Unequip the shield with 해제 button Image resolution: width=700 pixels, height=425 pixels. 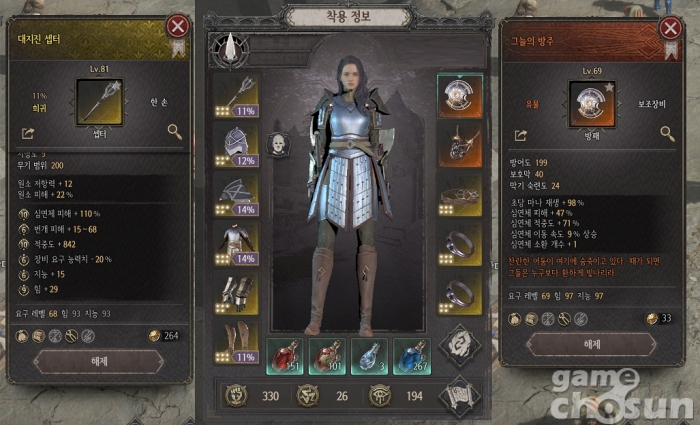point(591,344)
